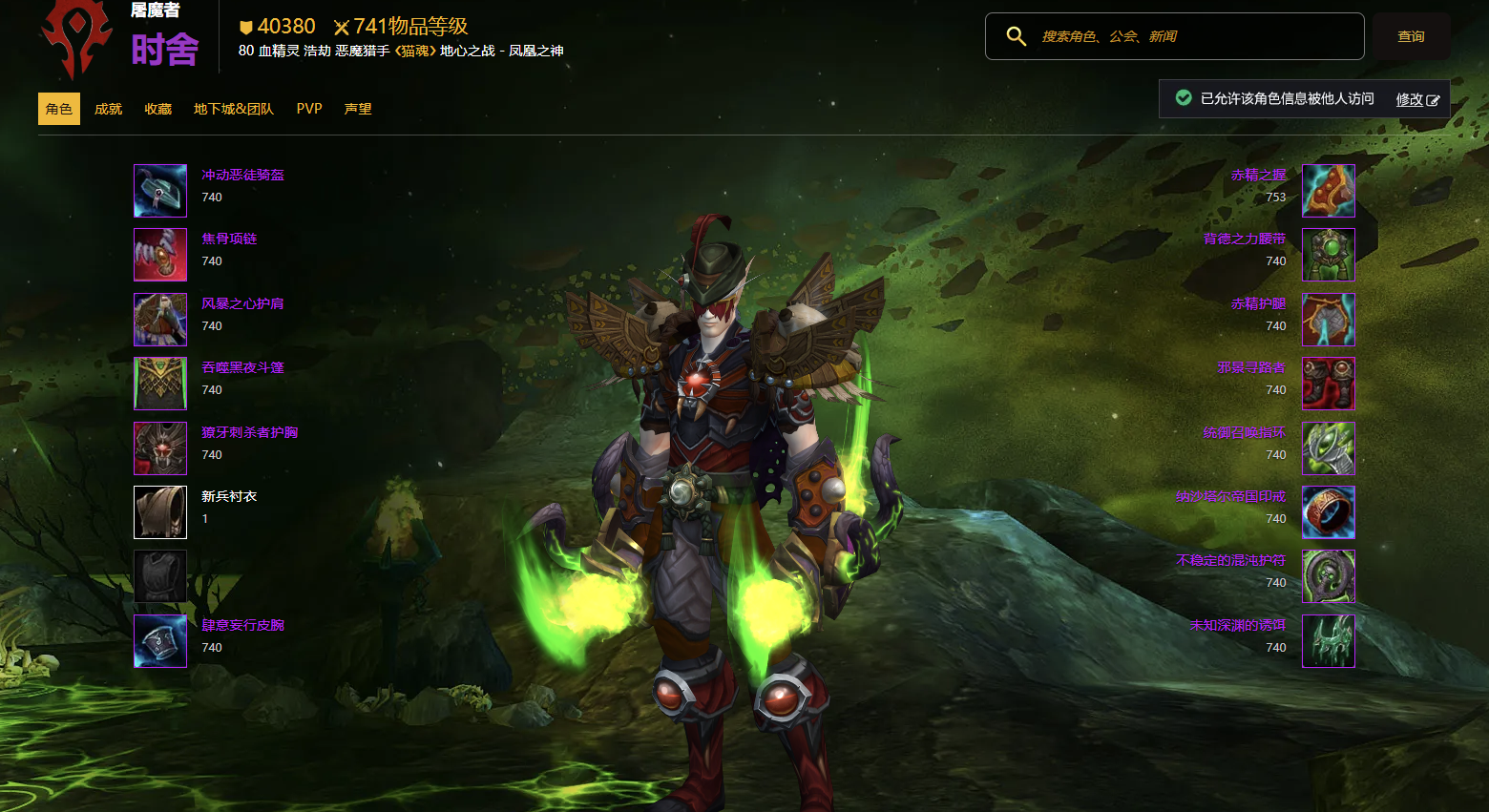The image size is (1489, 812).
Task: Switch to the PVP tab
Action: click(x=309, y=109)
